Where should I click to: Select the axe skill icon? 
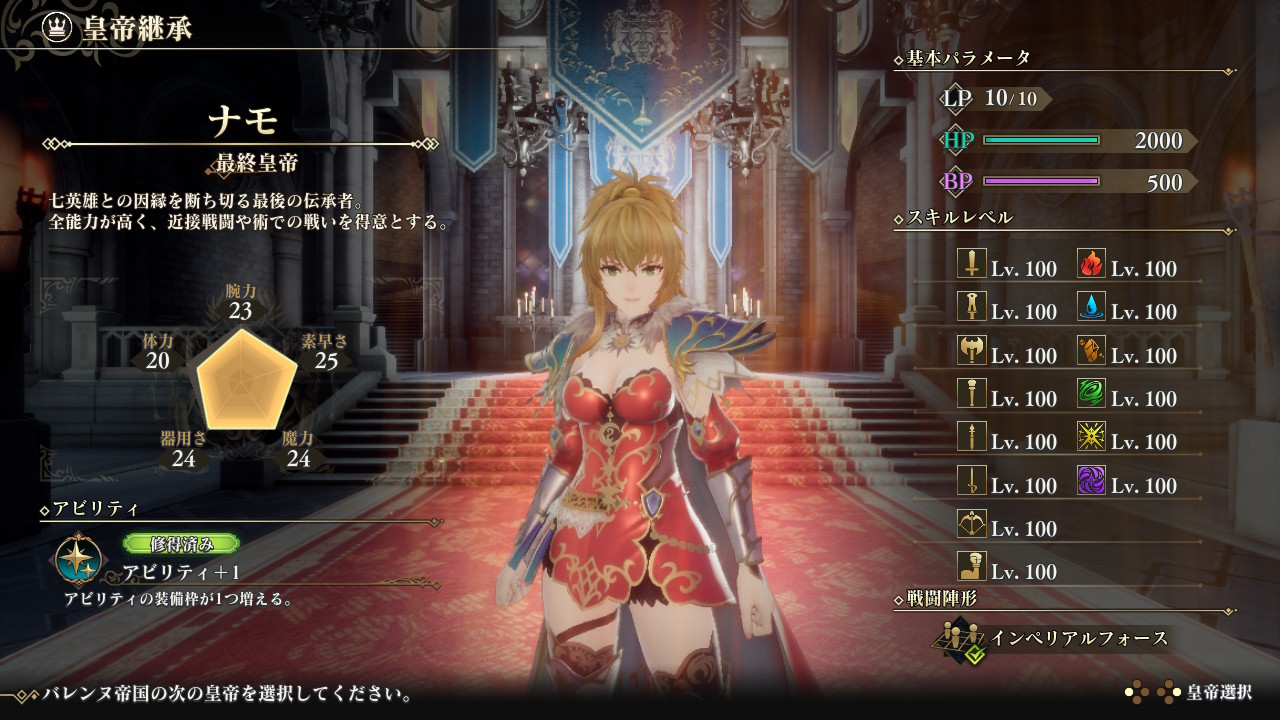(972, 351)
